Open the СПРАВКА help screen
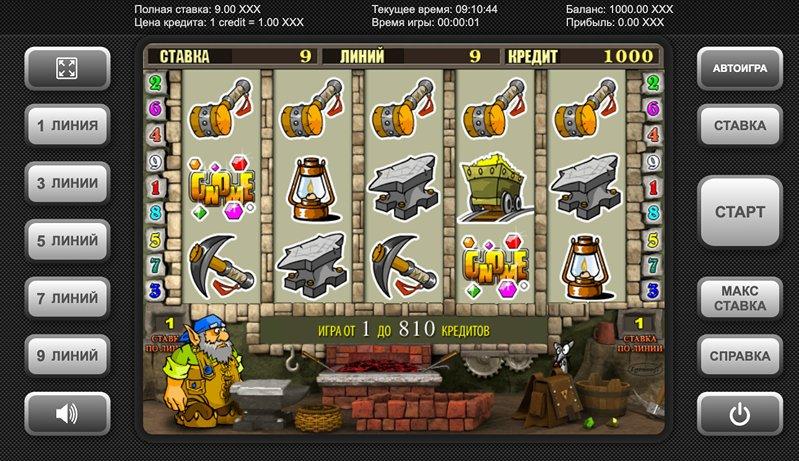Image resolution: width=799 pixels, height=461 pixels. click(740, 355)
